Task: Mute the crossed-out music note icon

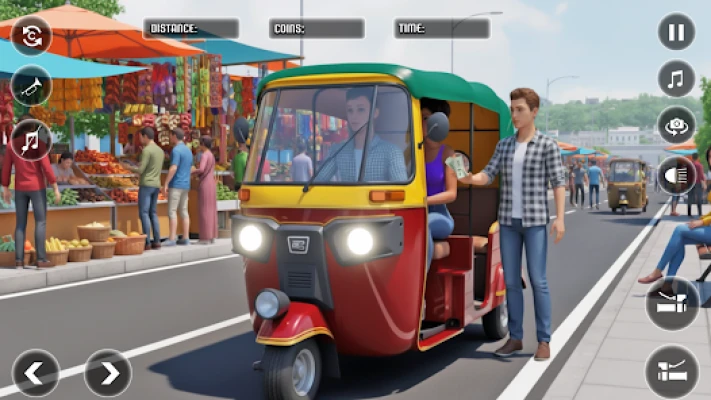Action: click(x=31, y=139)
